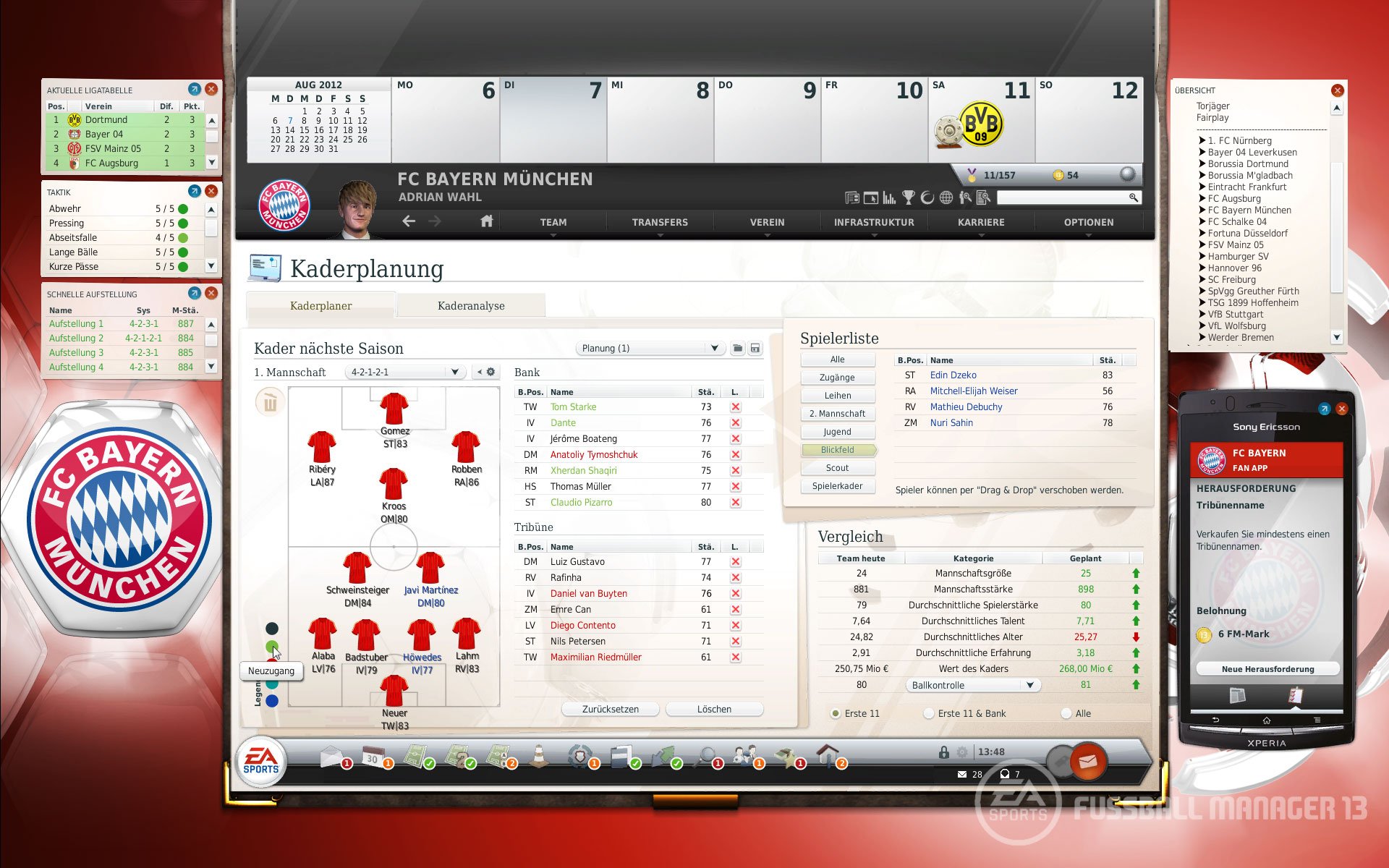Switch to the Kaderanalyse tab
The image size is (1389, 868).
[472, 305]
